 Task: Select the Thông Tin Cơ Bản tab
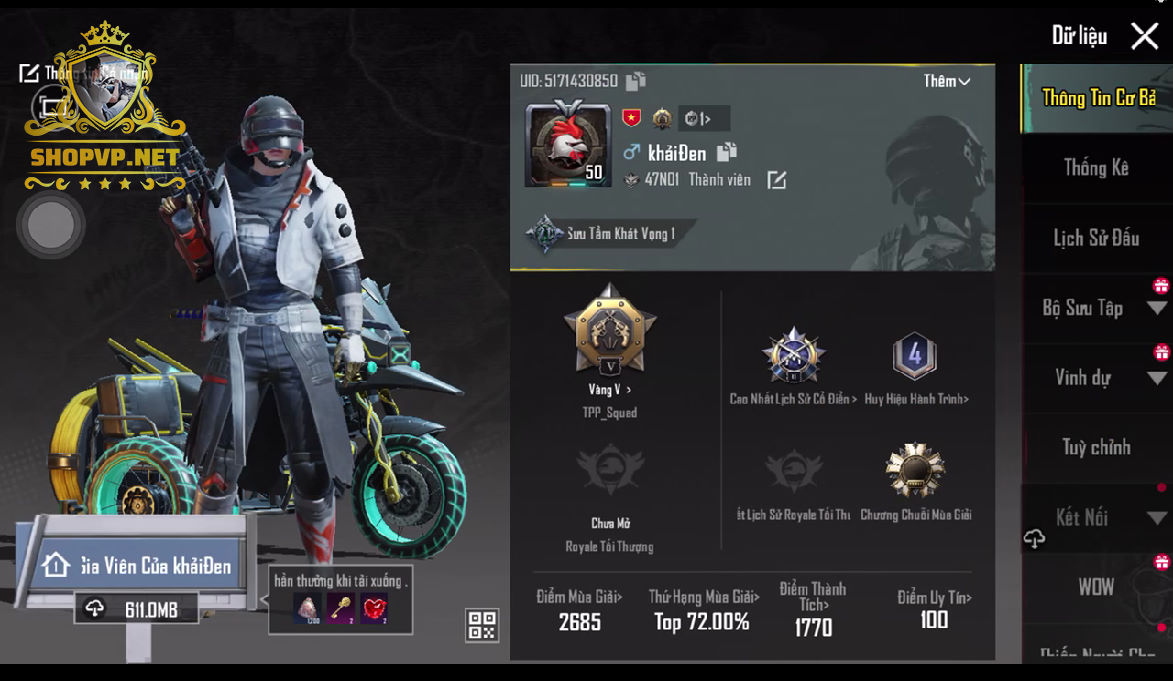(x=1098, y=98)
